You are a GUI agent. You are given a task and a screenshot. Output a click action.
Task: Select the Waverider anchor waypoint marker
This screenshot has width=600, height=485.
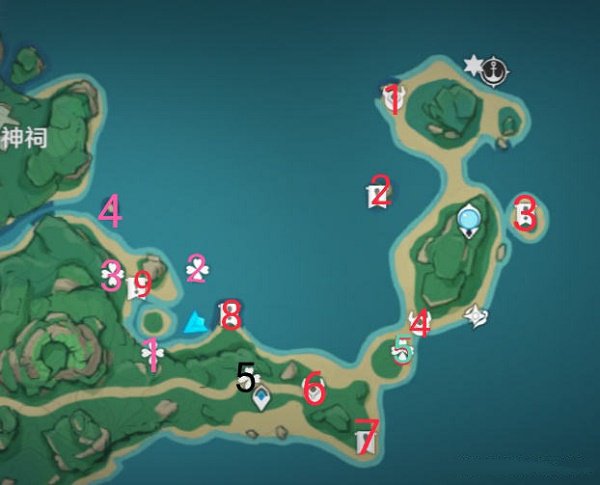(494, 69)
